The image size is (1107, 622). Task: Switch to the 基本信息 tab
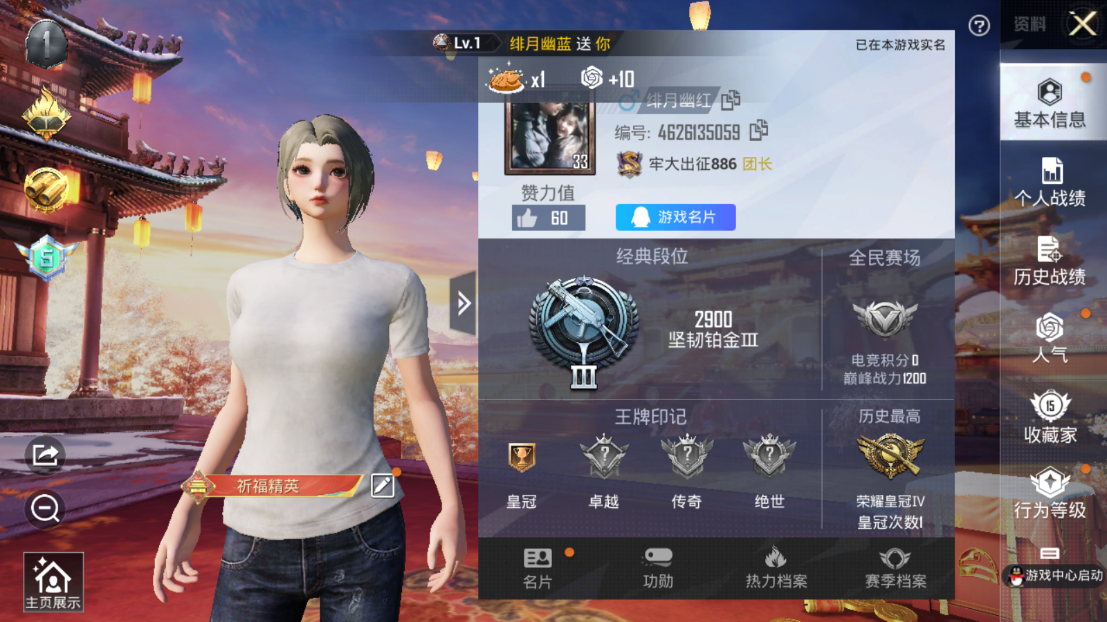pyautogui.click(x=1049, y=103)
